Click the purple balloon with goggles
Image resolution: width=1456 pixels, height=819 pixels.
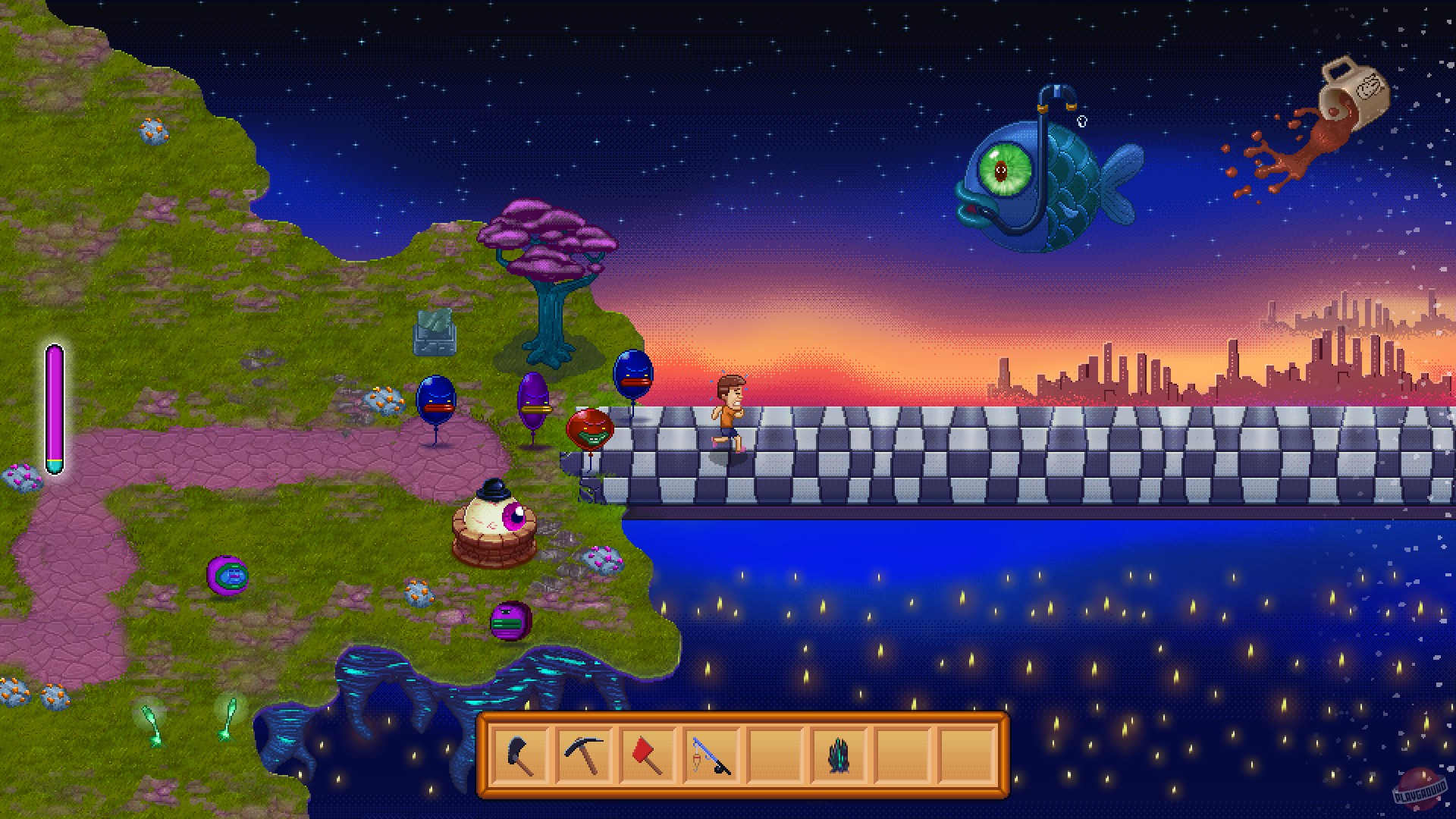click(x=533, y=402)
